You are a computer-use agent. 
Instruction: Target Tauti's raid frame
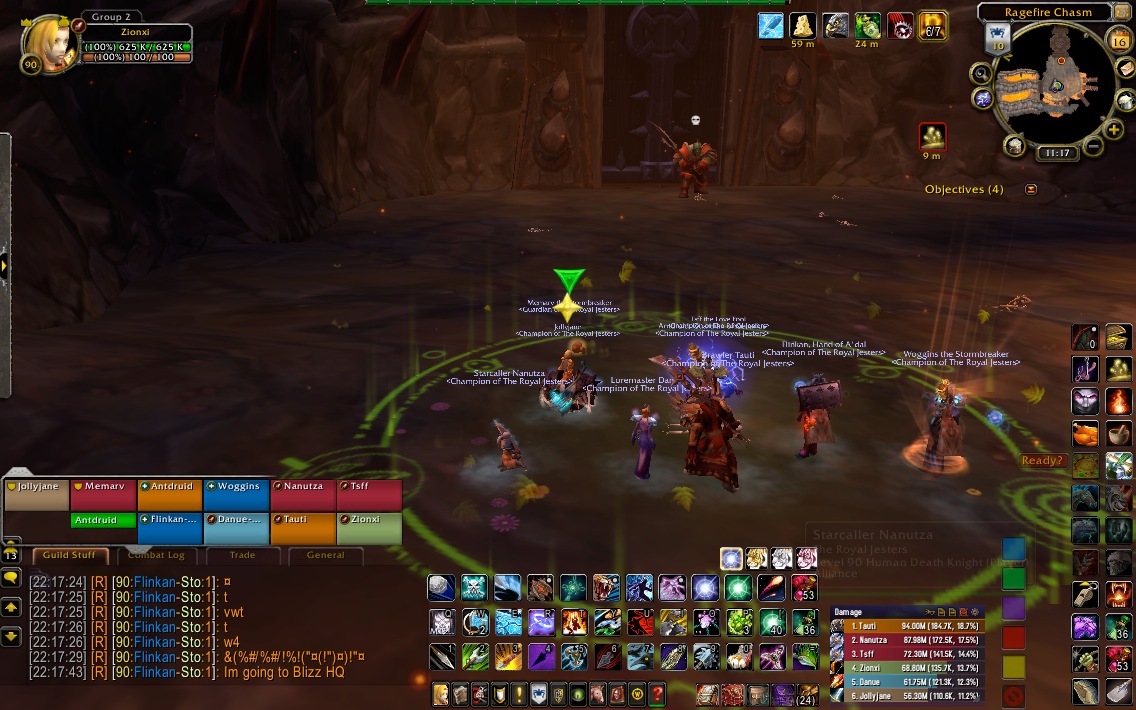[x=302, y=528]
